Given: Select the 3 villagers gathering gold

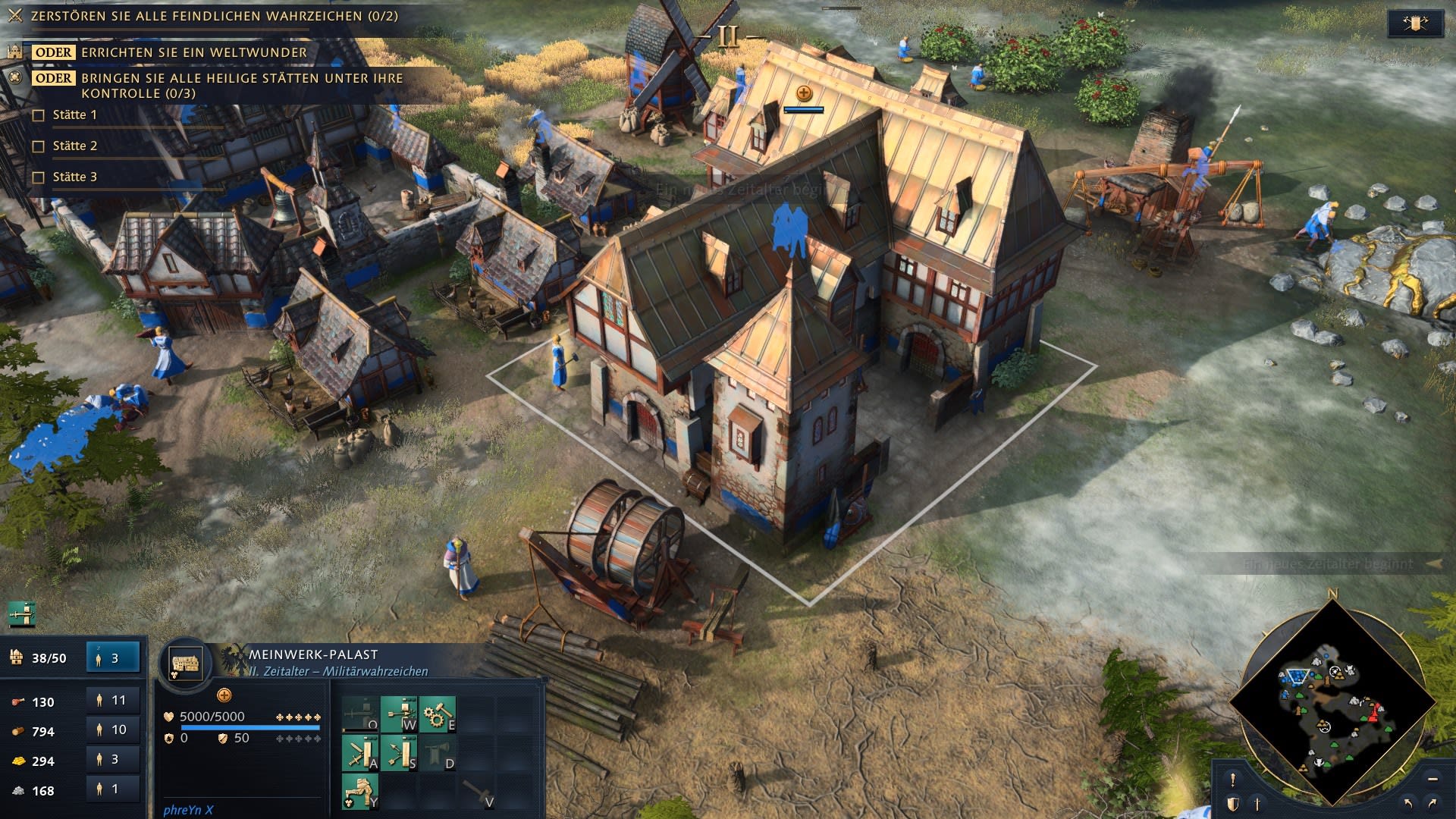Looking at the screenshot, I should click(x=113, y=760).
